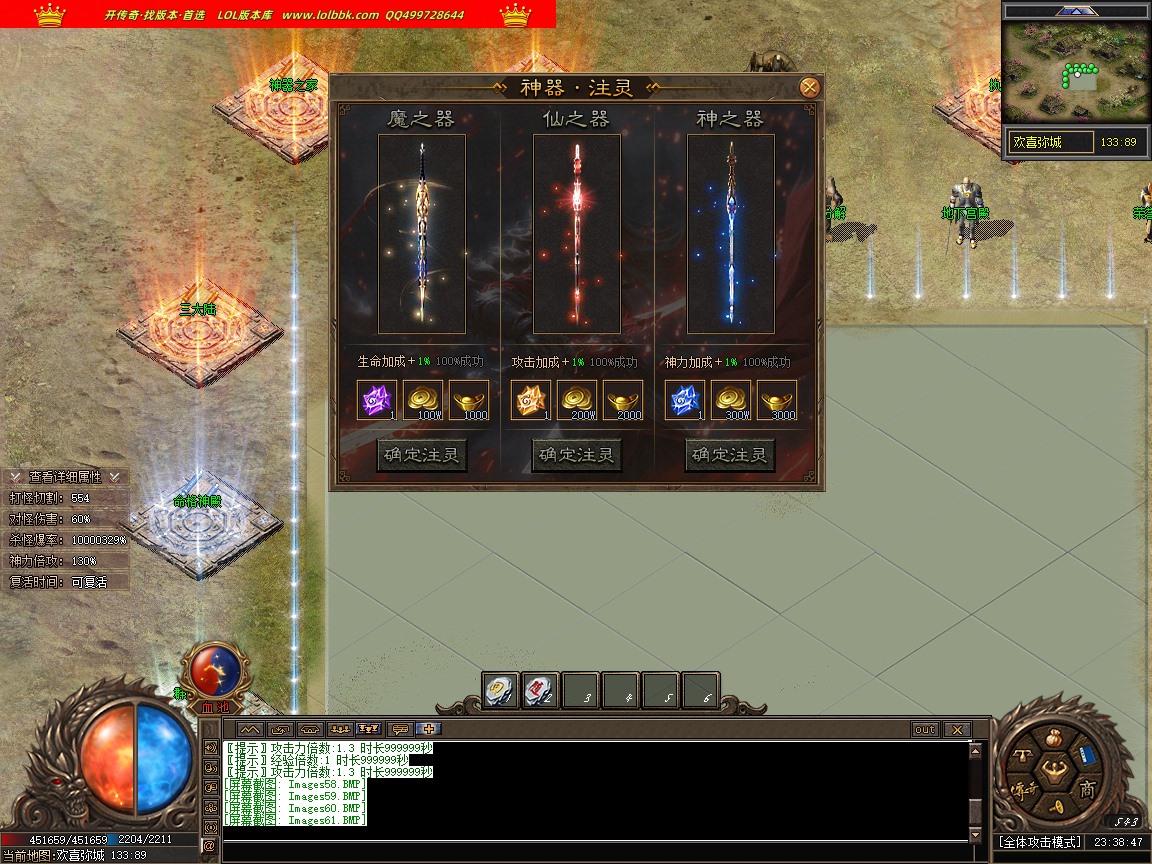Close the chat window with X button
The image size is (1152, 864).
pos(957,730)
